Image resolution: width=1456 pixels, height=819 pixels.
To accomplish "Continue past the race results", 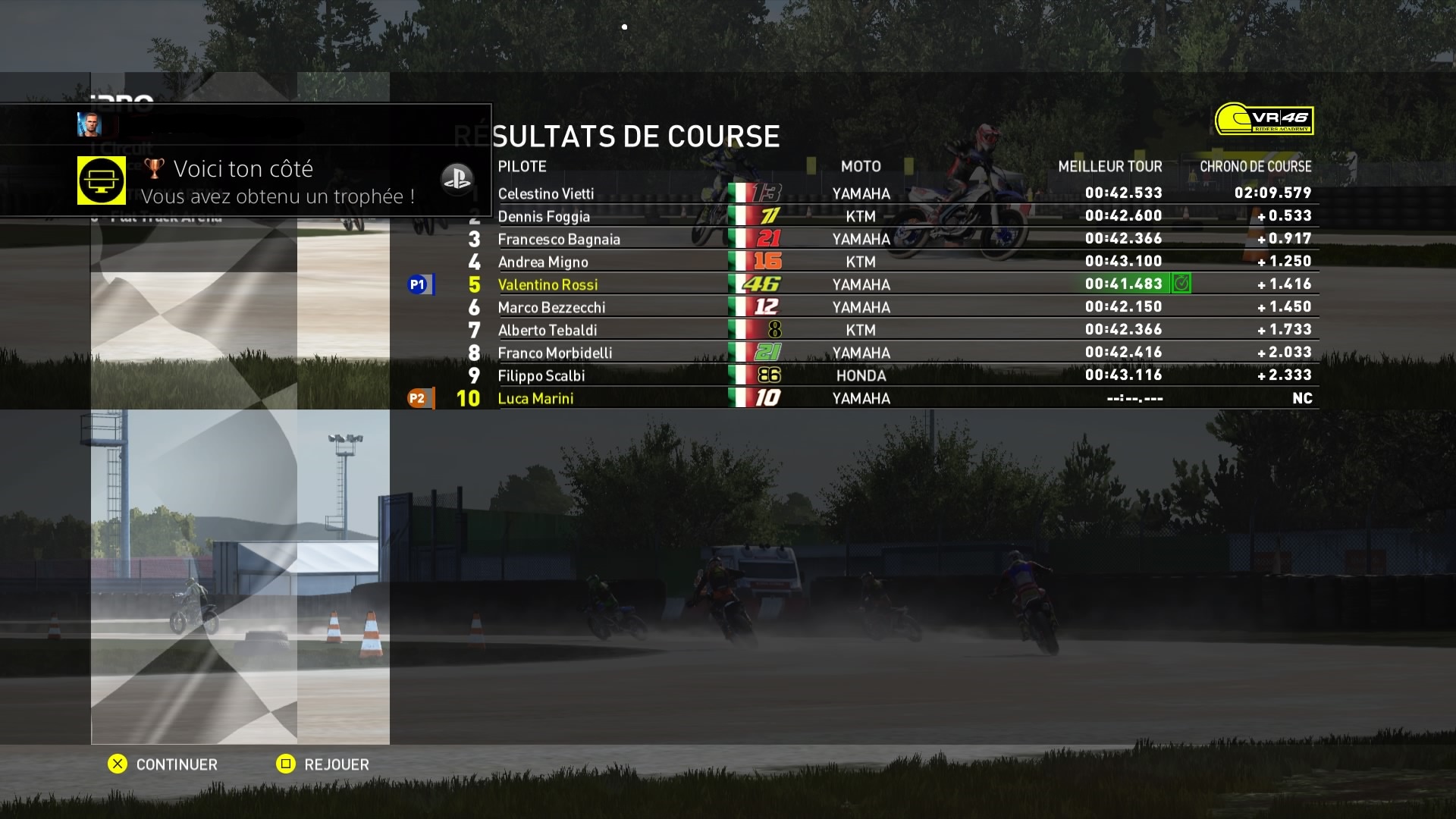I will [x=163, y=764].
